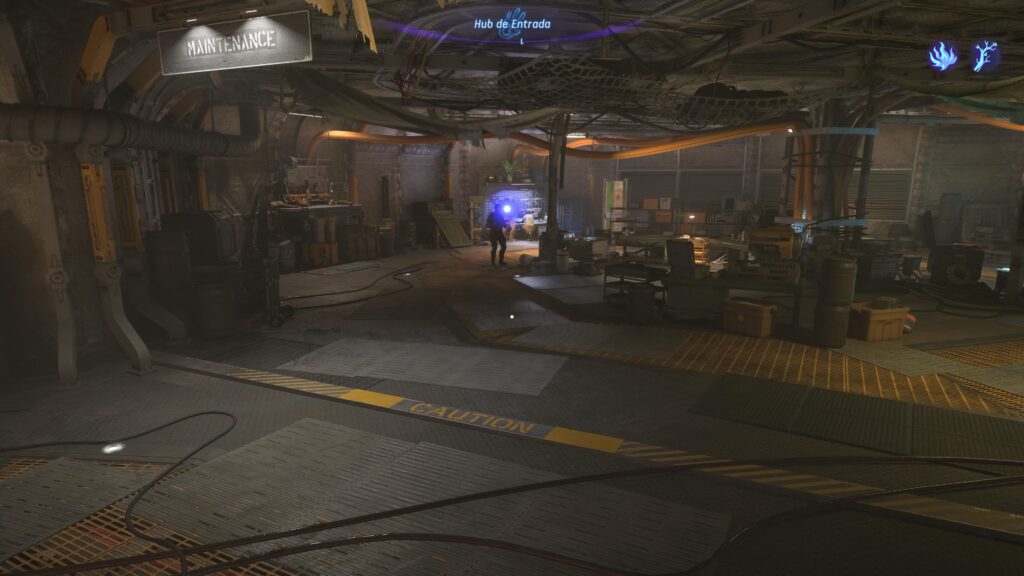Activate the blue flame ability icon
Screen dimensions: 1024x576
click(x=942, y=56)
